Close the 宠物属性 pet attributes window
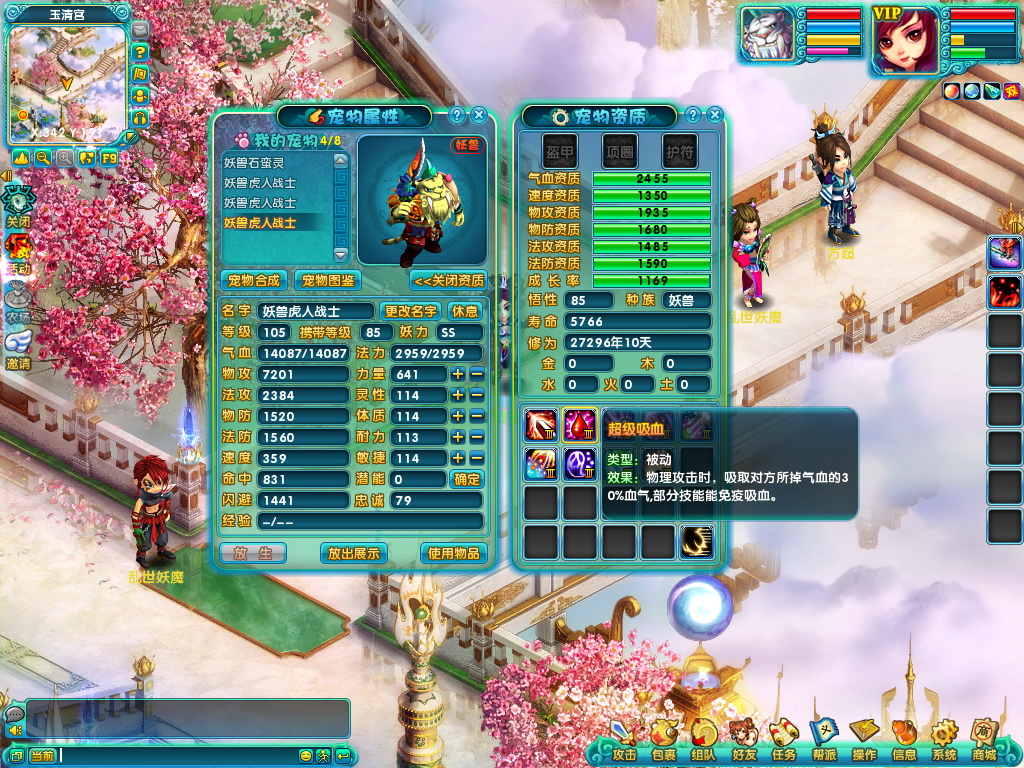This screenshot has height=768, width=1024. click(x=478, y=115)
